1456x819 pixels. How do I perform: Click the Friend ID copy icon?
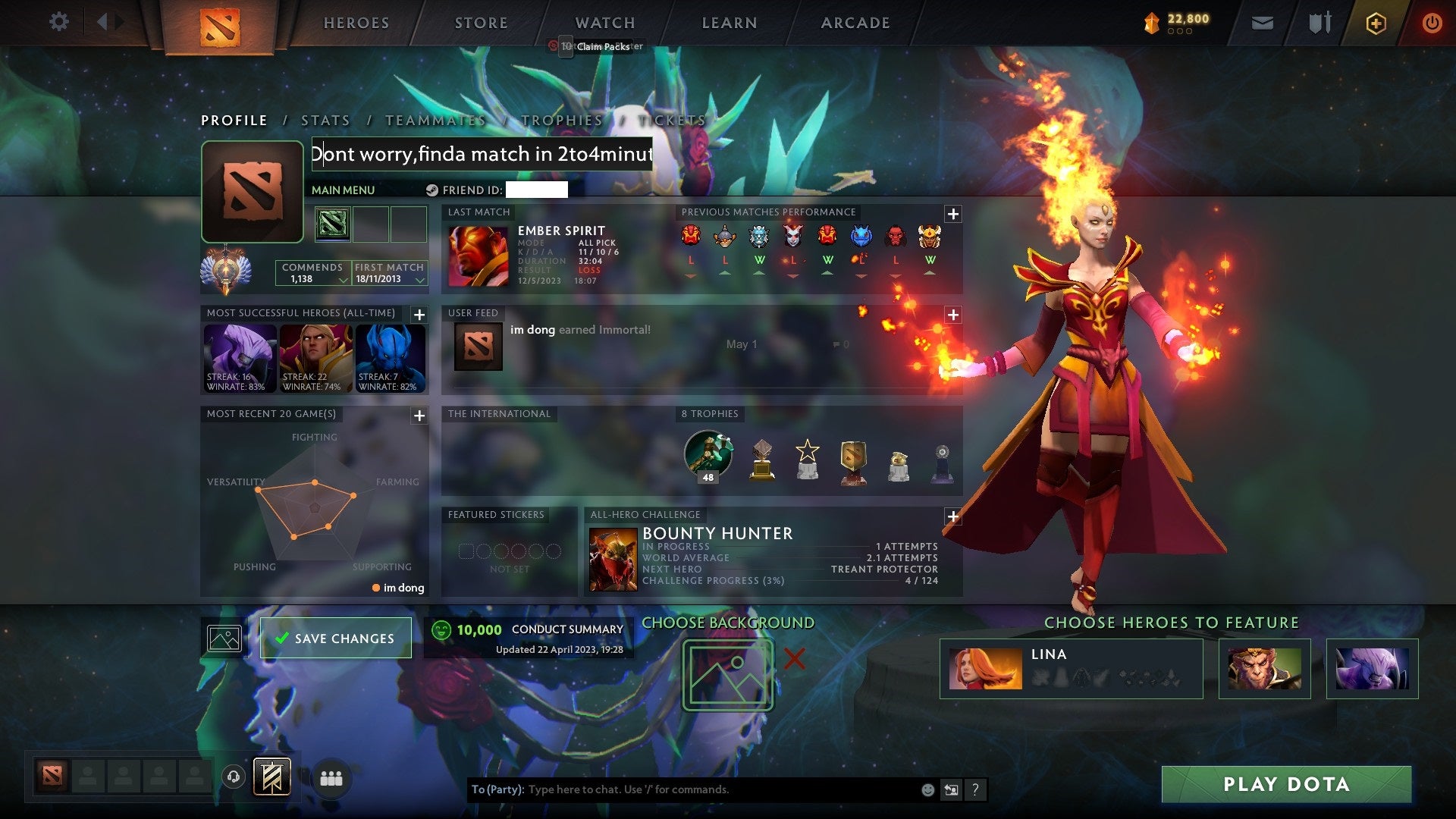[x=432, y=190]
